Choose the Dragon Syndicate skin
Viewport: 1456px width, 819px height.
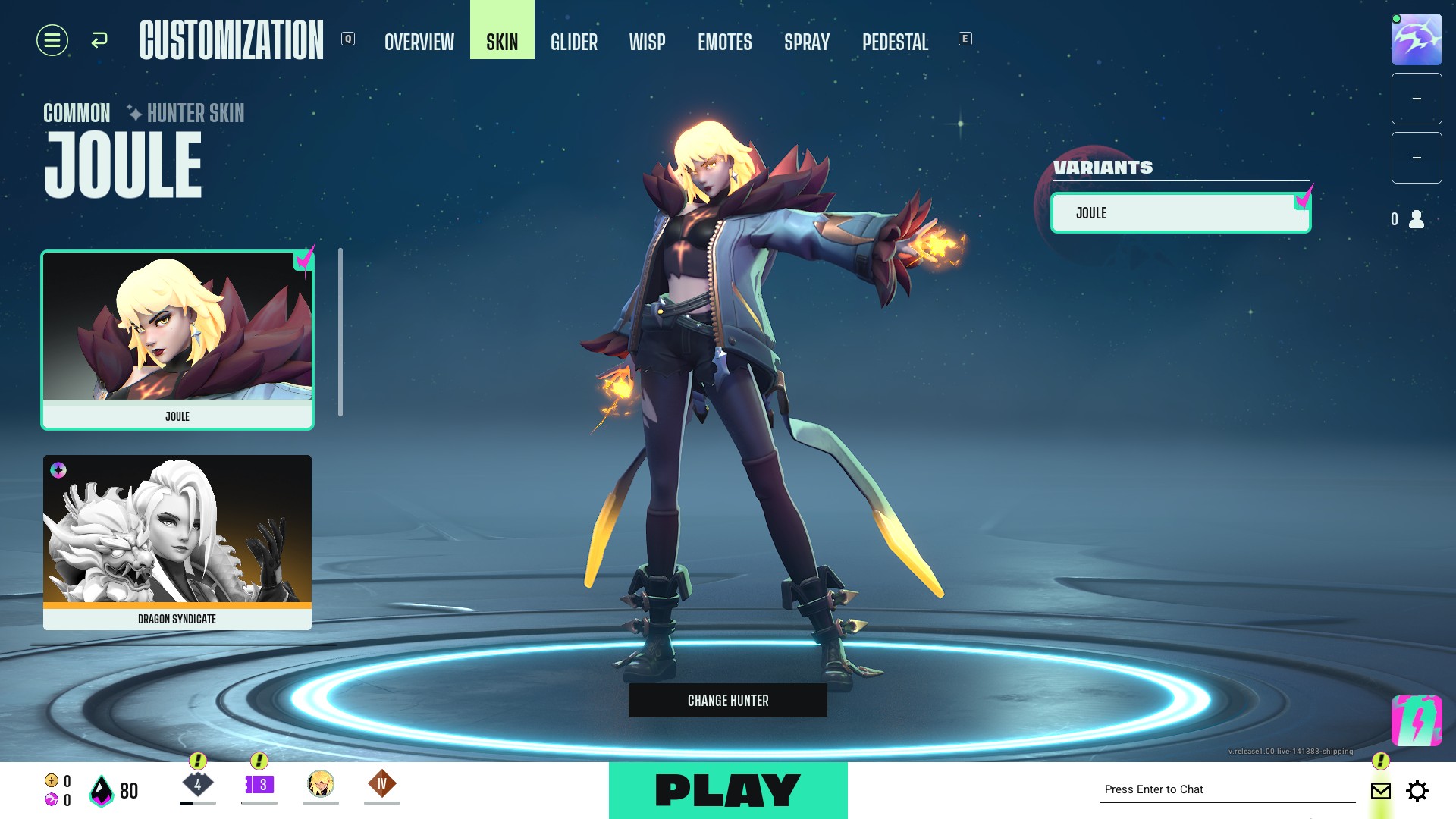pyautogui.click(x=177, y=541)
